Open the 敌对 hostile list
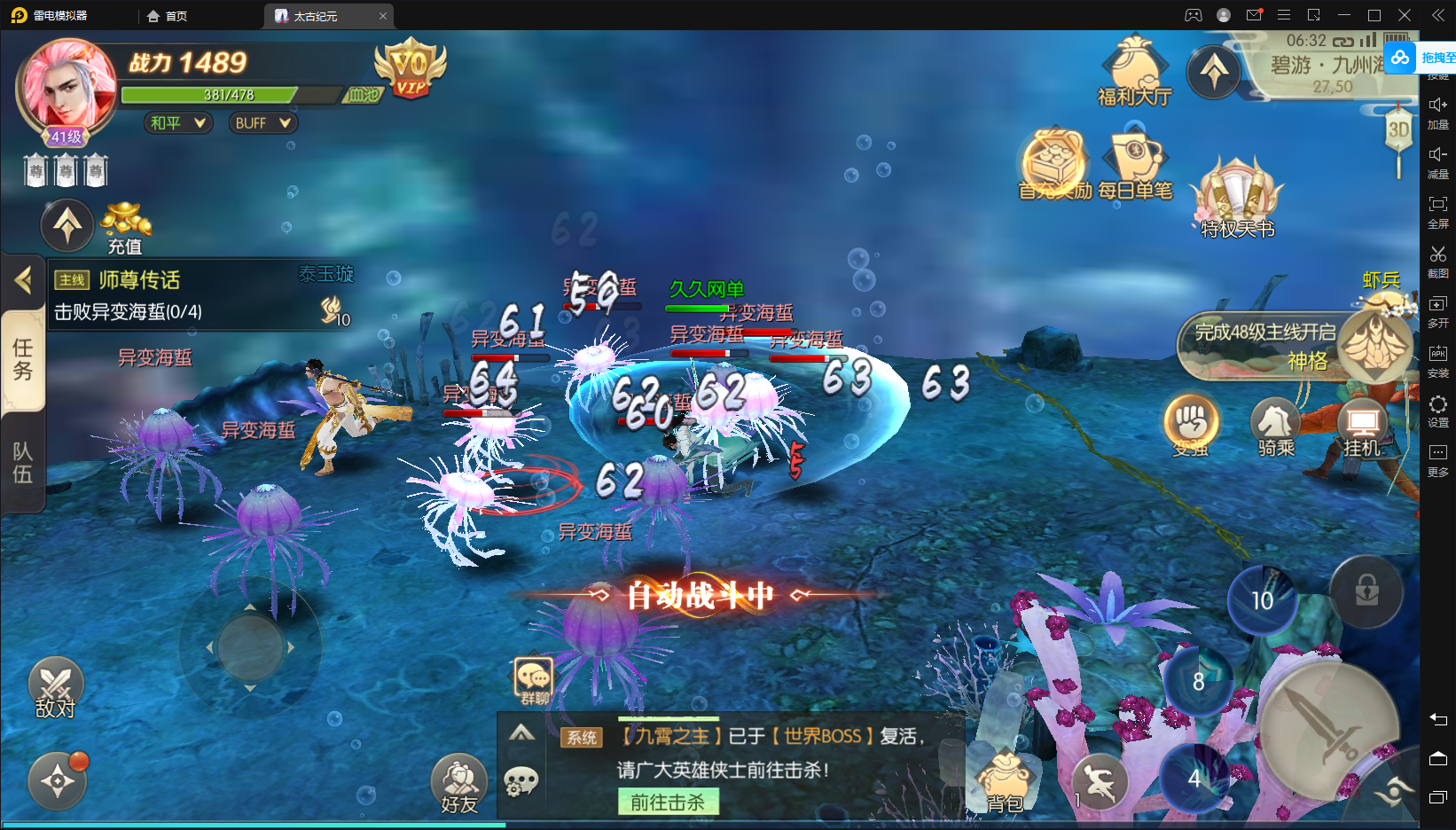Viewport: 1456px width, 830px height. pos(56,687)
